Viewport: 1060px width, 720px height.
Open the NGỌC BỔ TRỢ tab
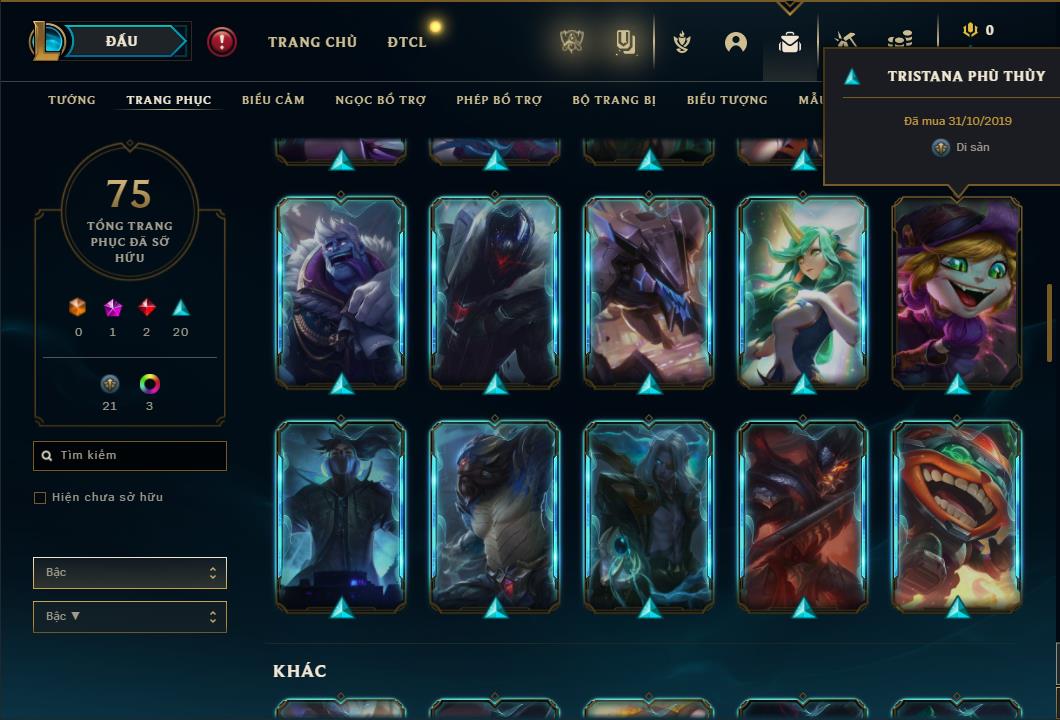380,100
